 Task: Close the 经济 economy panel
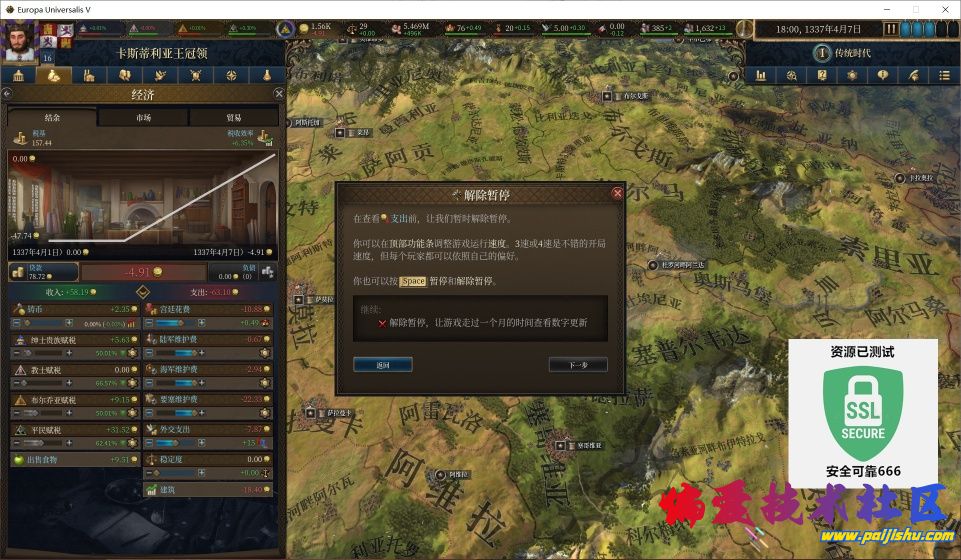point(279,93)
